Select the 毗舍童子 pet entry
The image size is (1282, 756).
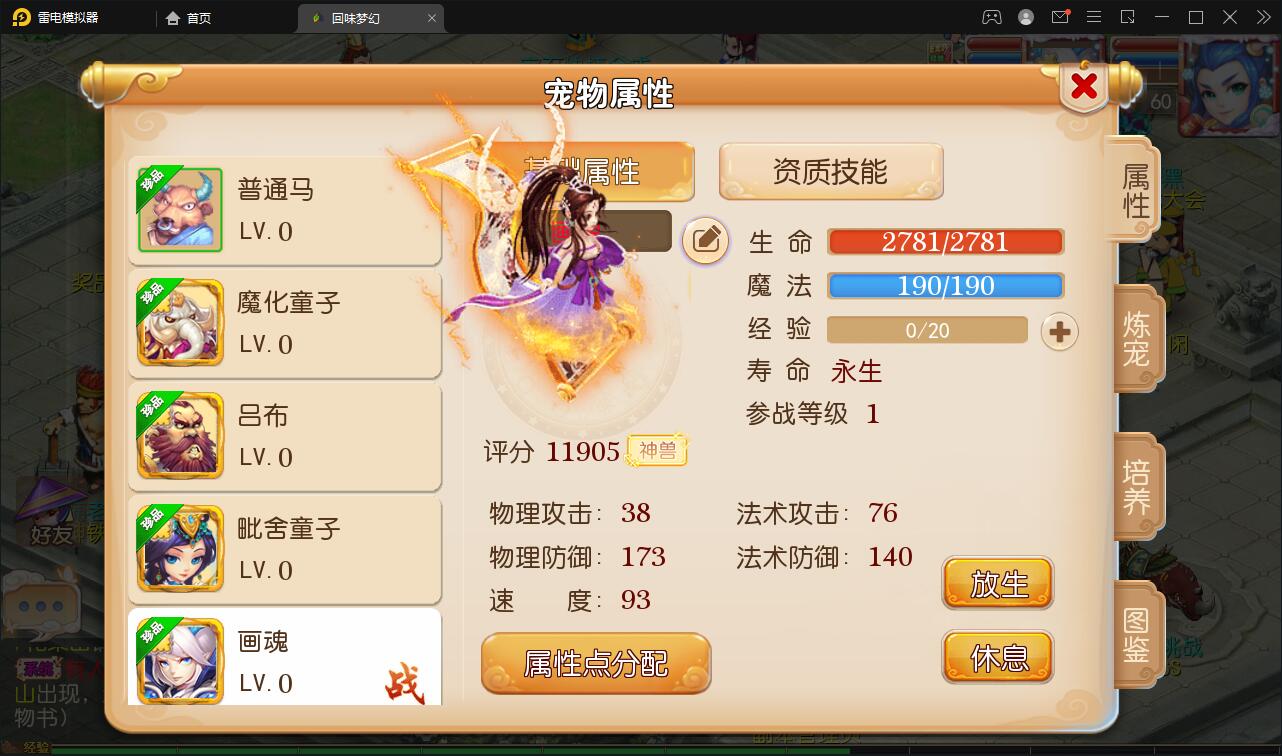tap(285, 550)
